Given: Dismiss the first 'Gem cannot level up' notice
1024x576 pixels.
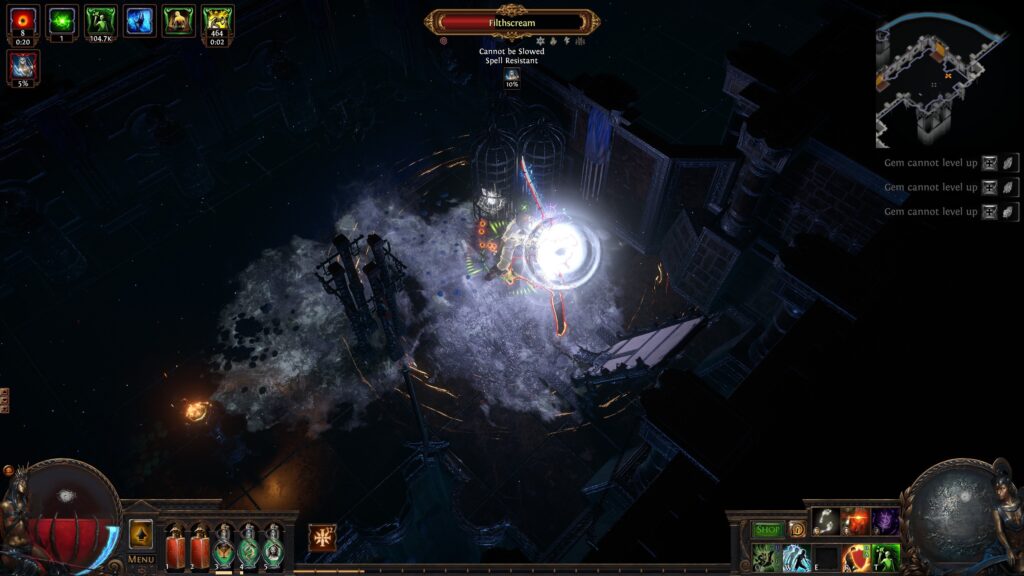Looking at the screenshot, I should click(1010, 163).
